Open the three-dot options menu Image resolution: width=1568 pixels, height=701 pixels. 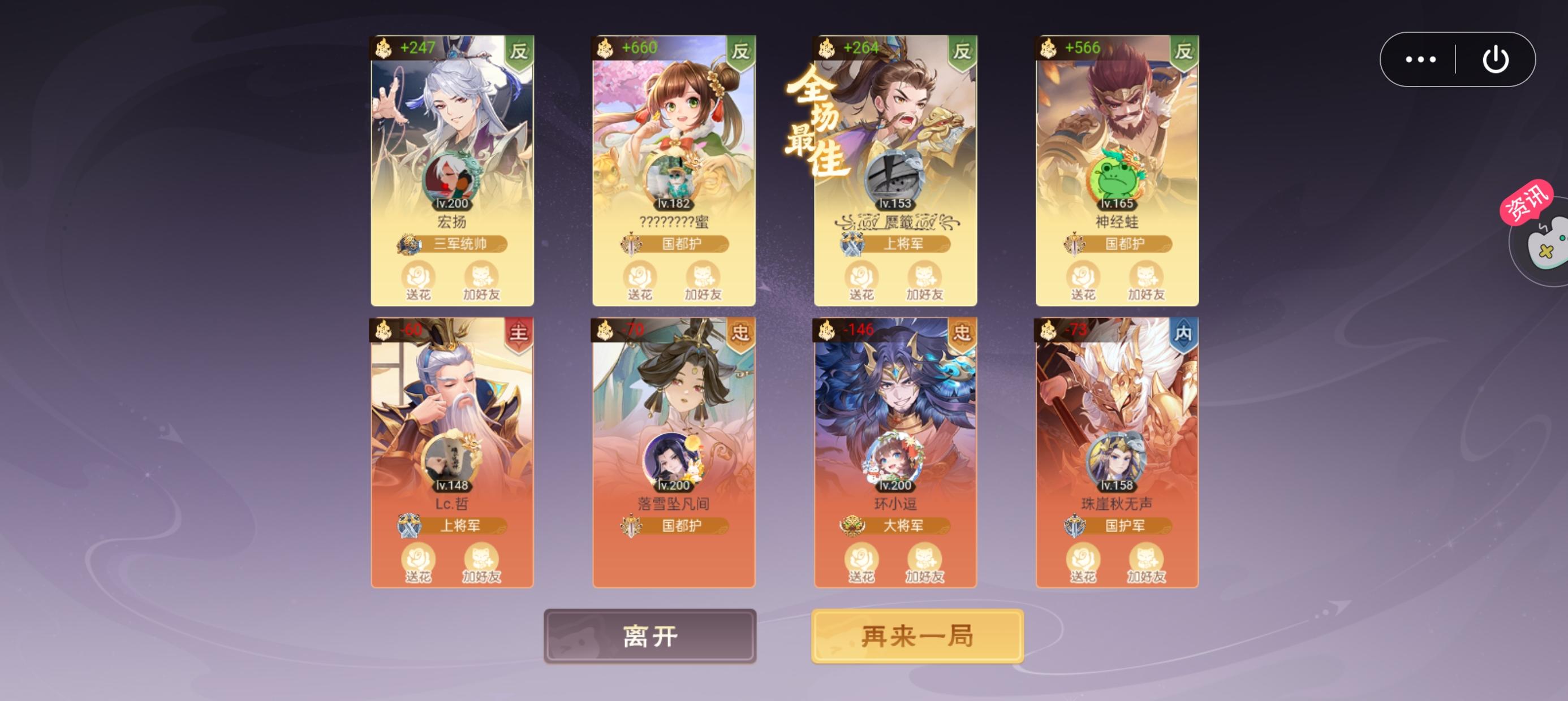(1420, 59)
